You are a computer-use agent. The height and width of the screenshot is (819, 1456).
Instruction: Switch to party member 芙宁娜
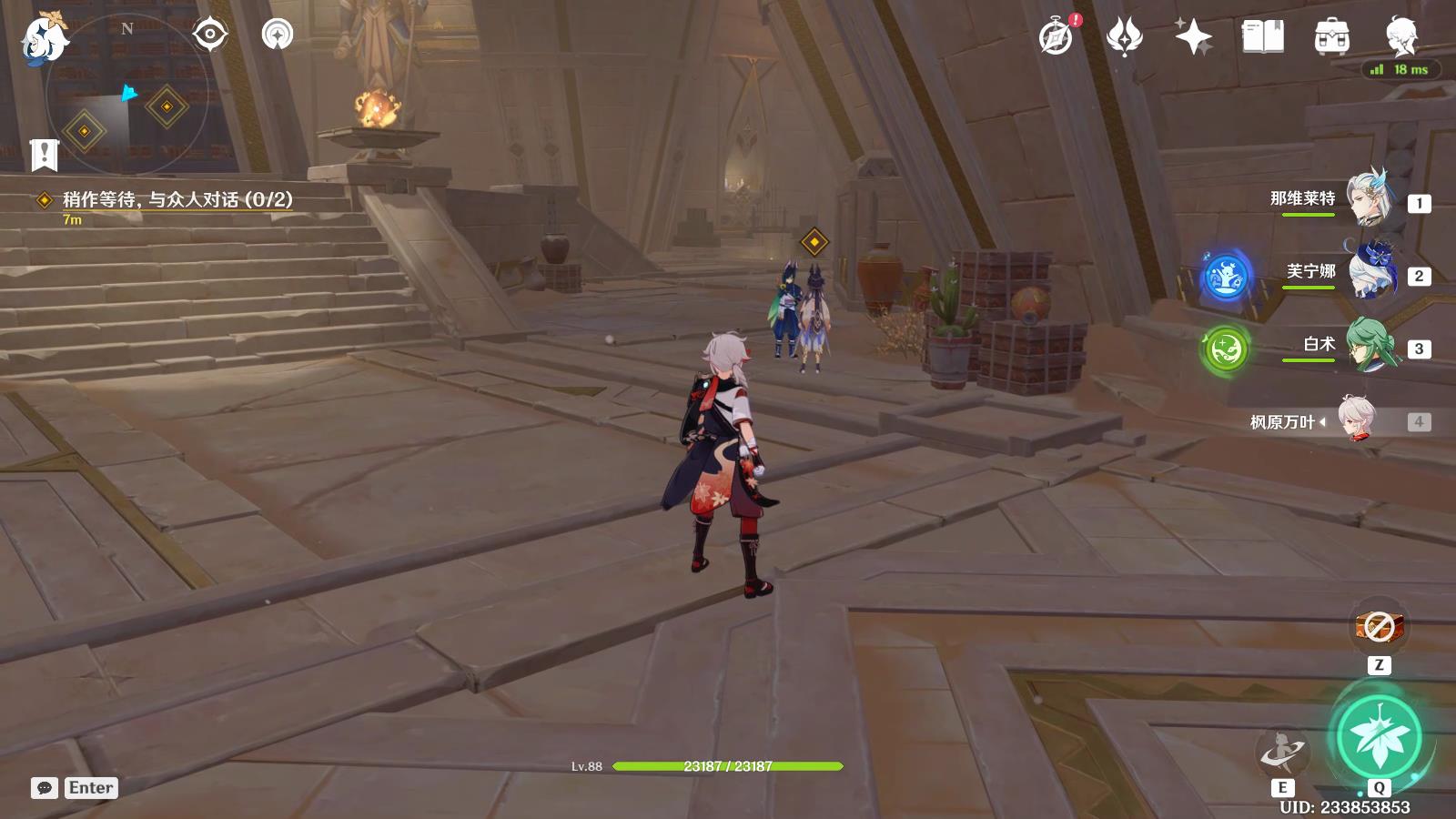pyautogui.click(x=1370, y=272)
